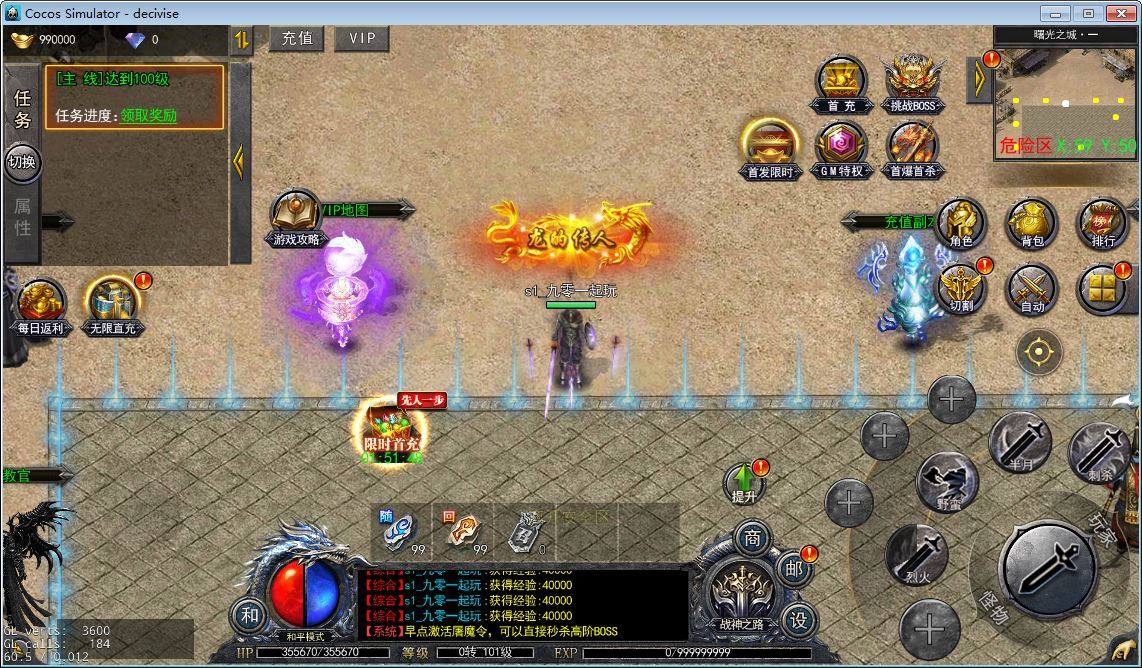Activate the 烈火 fire sword skill
The height and width of the screenshot is (668, 1142).
(916, 555)
